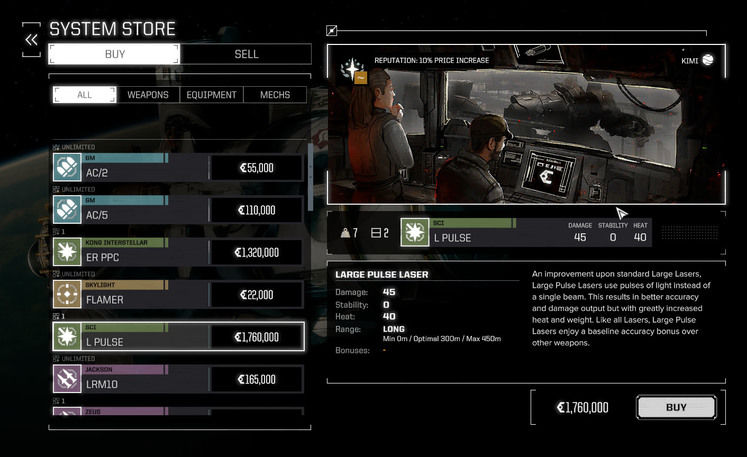This screenshot has width=747, height=457.
Task: Filter store by Weapons
Action: pyautogui.click(x=148, y=95)
